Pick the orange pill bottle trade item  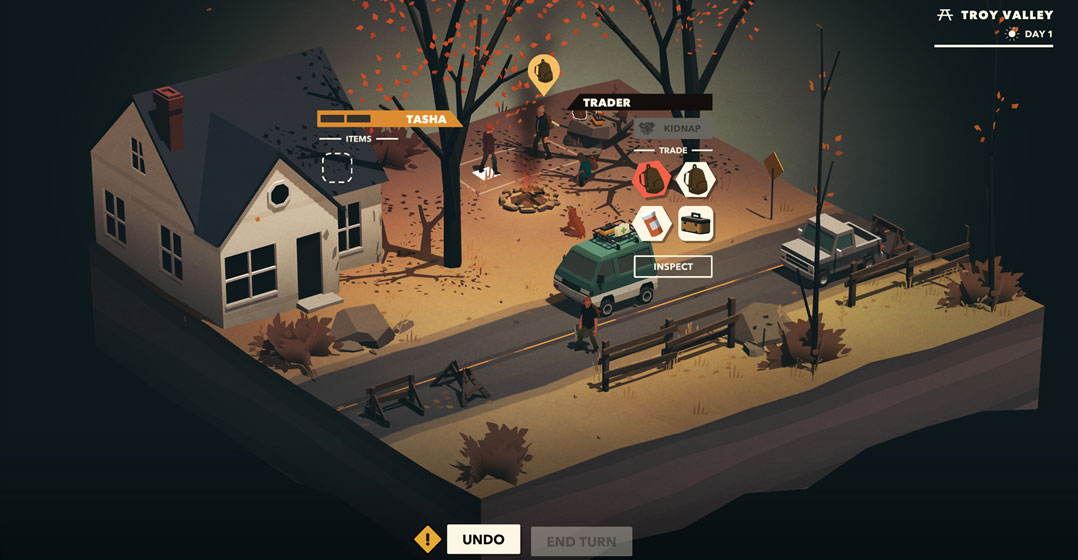[x=651, y=223]
